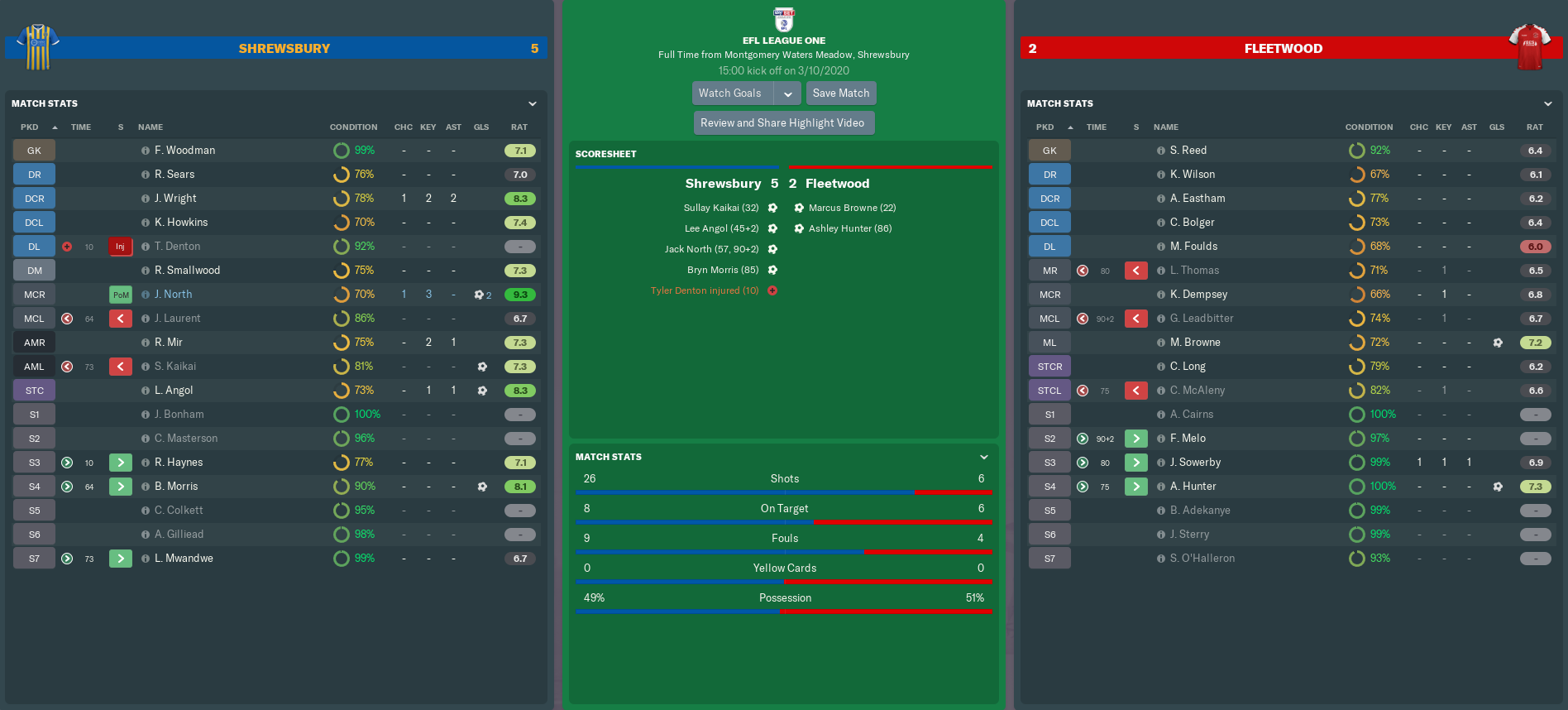1568x710 pixels.
Task: Open J. North's player profile
Action: [x=173, y=295]
